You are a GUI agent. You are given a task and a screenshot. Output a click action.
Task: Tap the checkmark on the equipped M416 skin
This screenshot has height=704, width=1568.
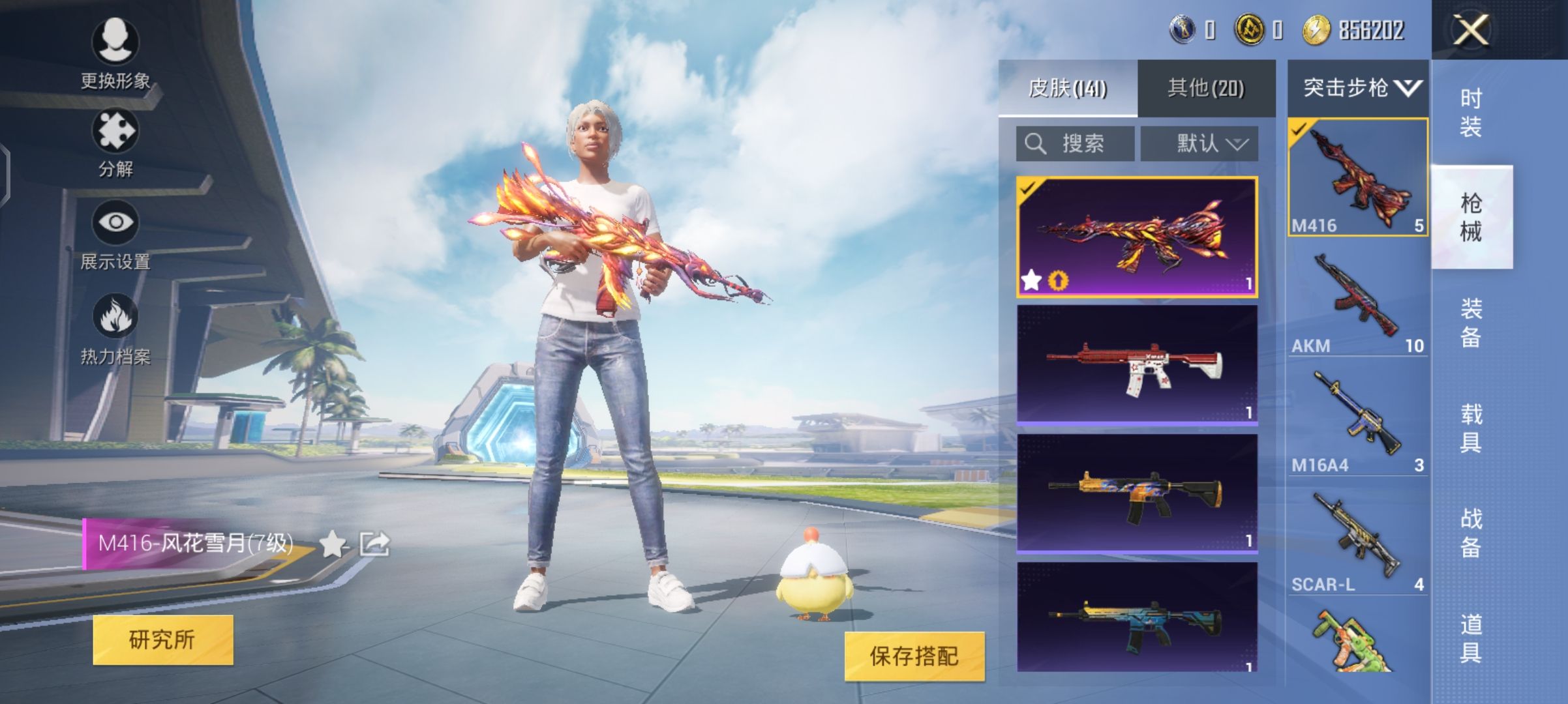tap(1029, 190)
